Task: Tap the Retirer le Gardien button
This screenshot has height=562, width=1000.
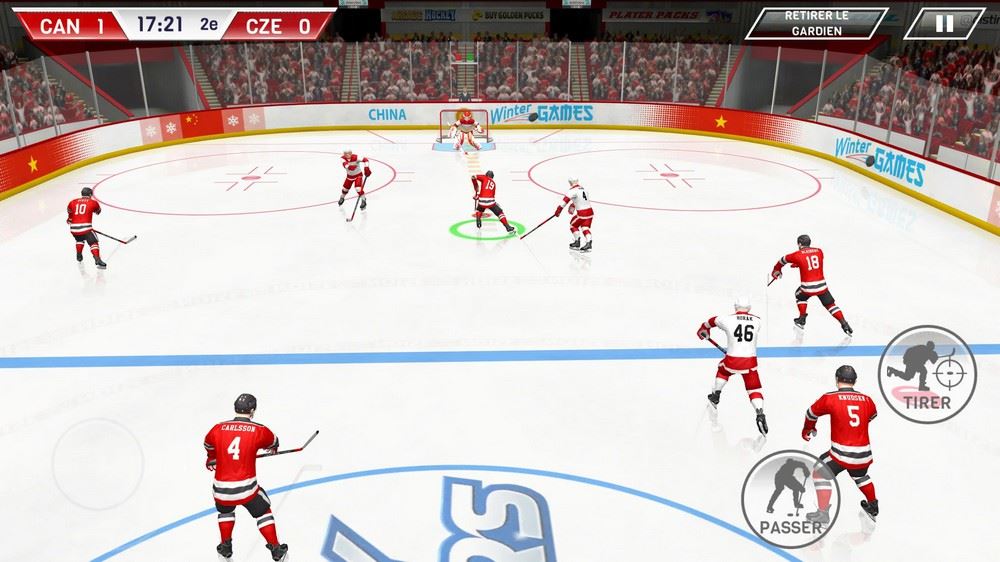Action: 817,23
